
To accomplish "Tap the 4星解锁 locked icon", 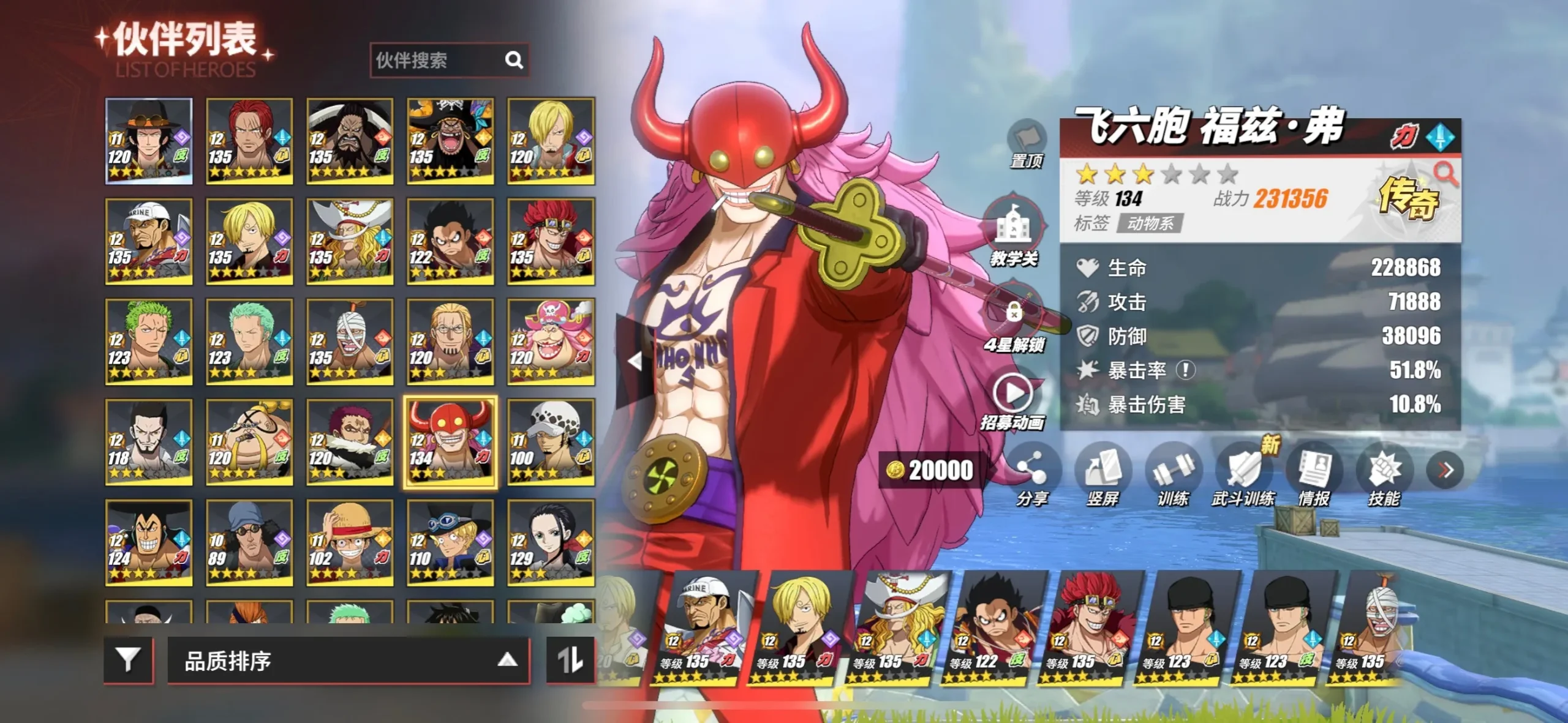I will click(1014, 313).
